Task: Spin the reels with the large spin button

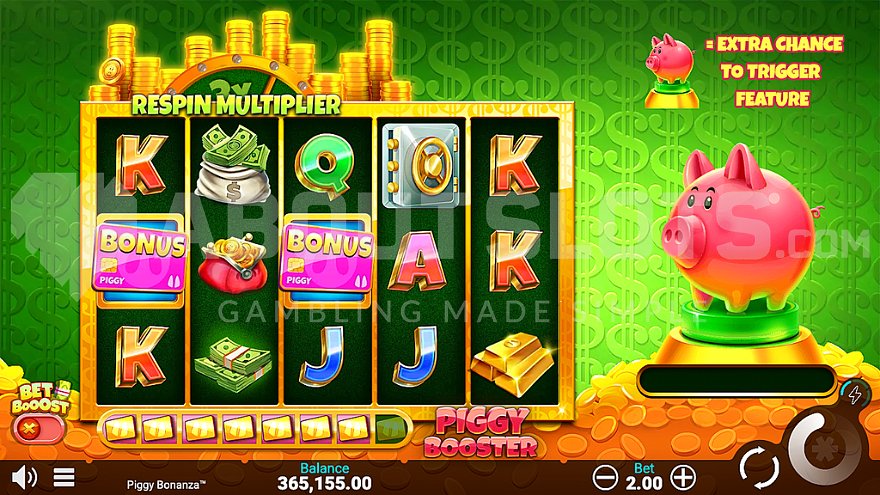Action: click(x=826, y=448)
